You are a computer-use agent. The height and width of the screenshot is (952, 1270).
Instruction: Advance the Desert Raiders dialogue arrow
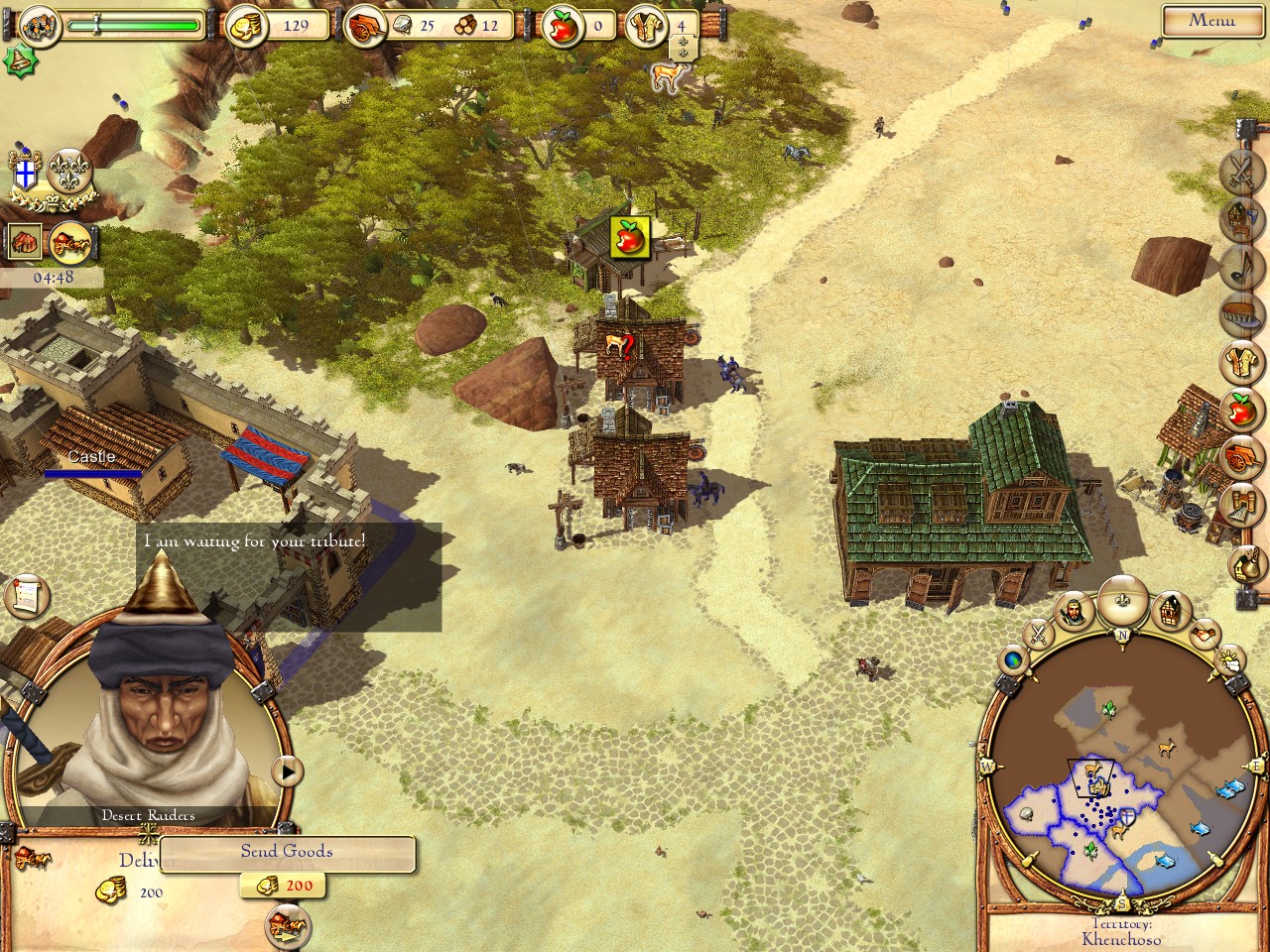288,771
